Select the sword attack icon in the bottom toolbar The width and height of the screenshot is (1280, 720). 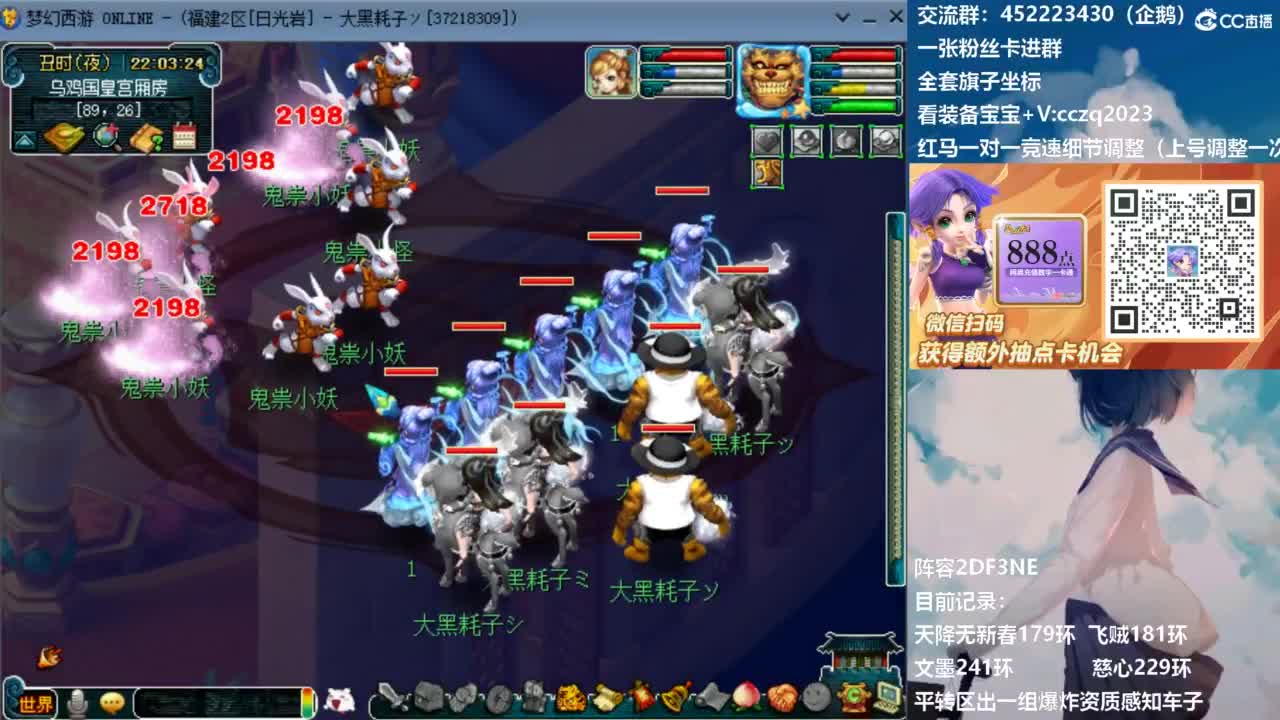392,700
